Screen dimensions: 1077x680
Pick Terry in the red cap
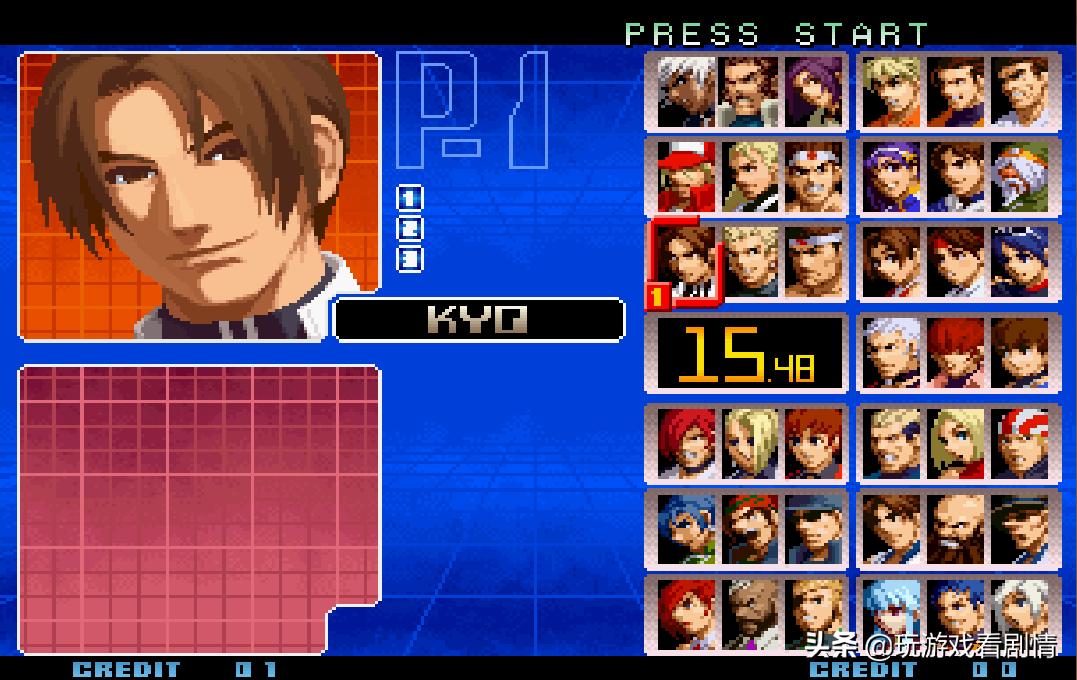click(688, 177)
